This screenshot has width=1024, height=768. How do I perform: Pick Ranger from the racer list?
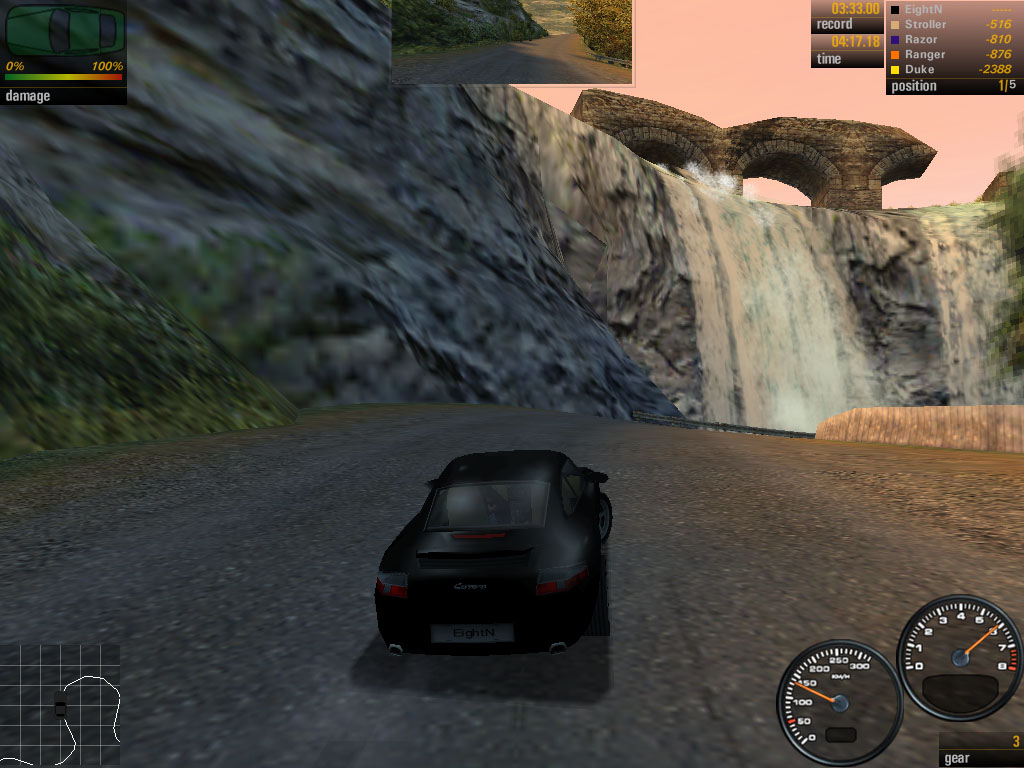pos(925,54)
